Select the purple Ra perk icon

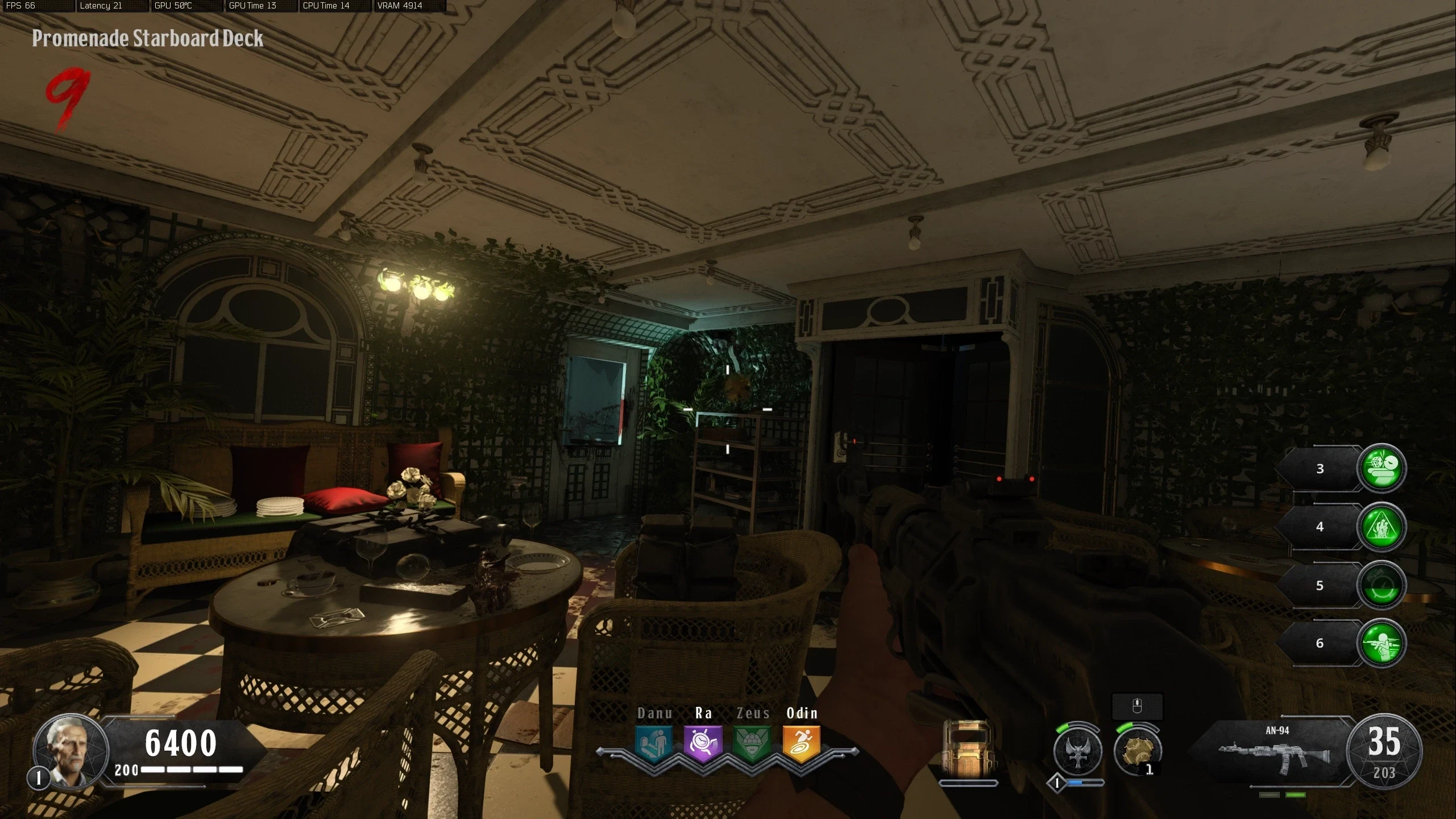[x=703, y=743]
